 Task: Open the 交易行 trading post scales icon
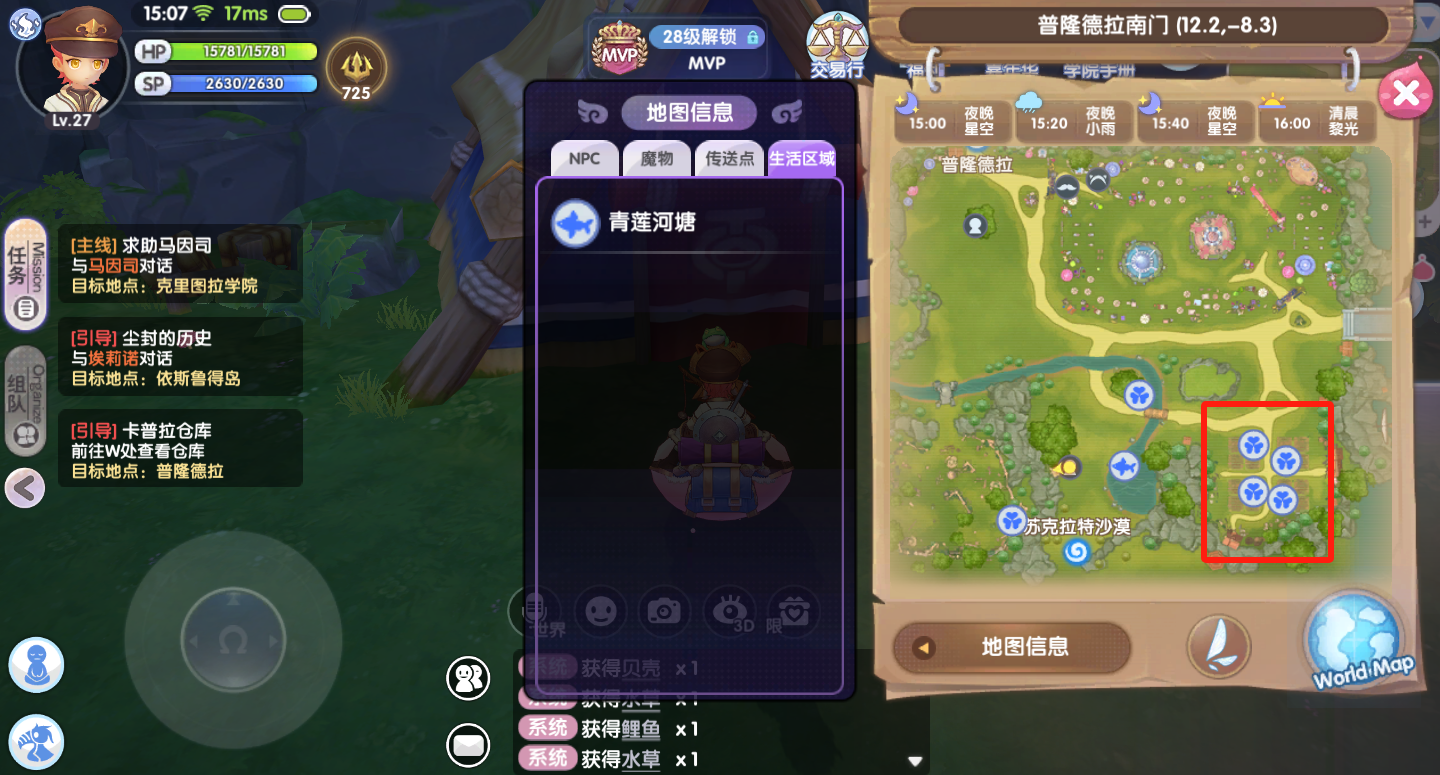click(836, 45)
